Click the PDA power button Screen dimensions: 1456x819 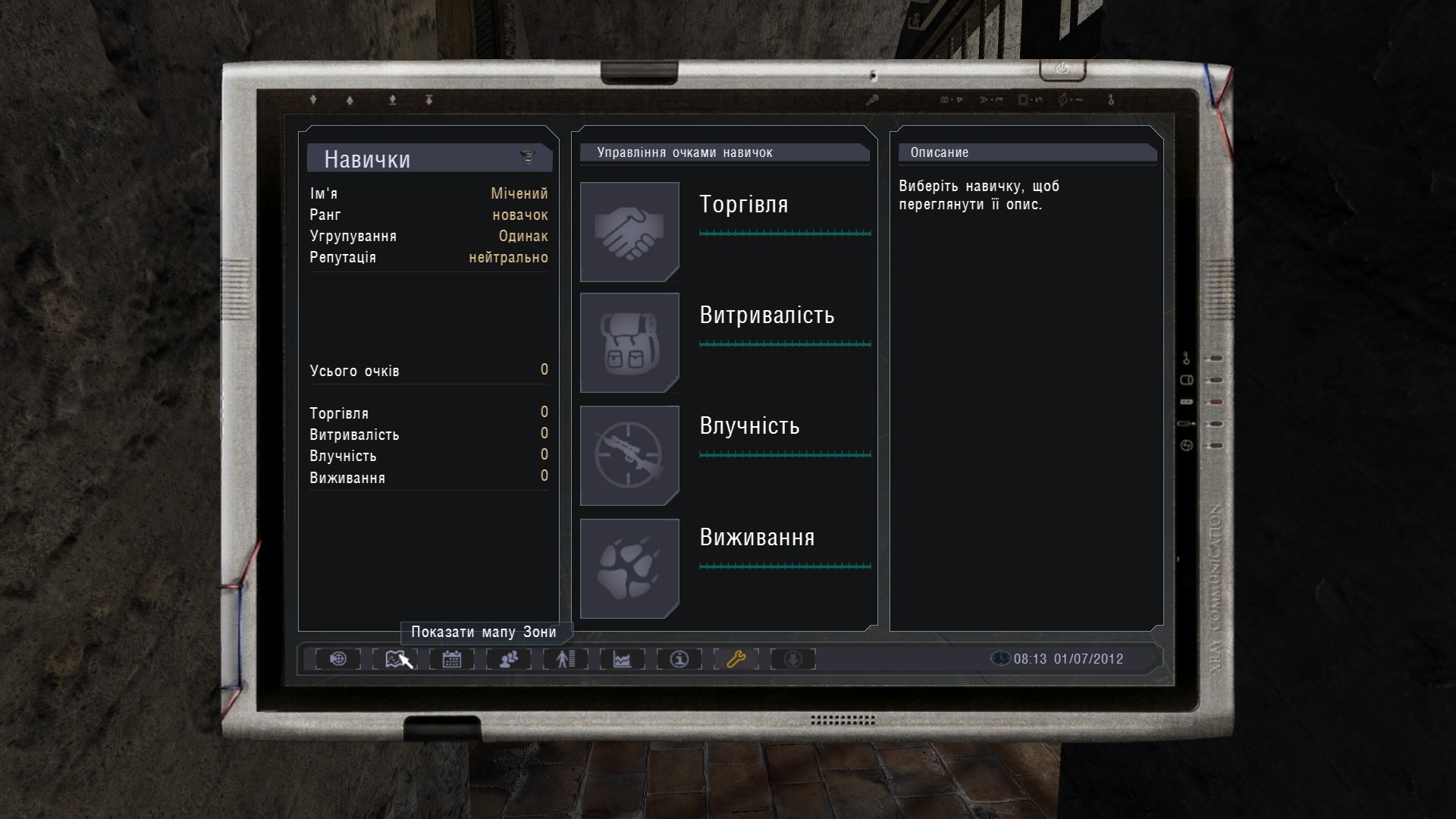click(1062, 69)
